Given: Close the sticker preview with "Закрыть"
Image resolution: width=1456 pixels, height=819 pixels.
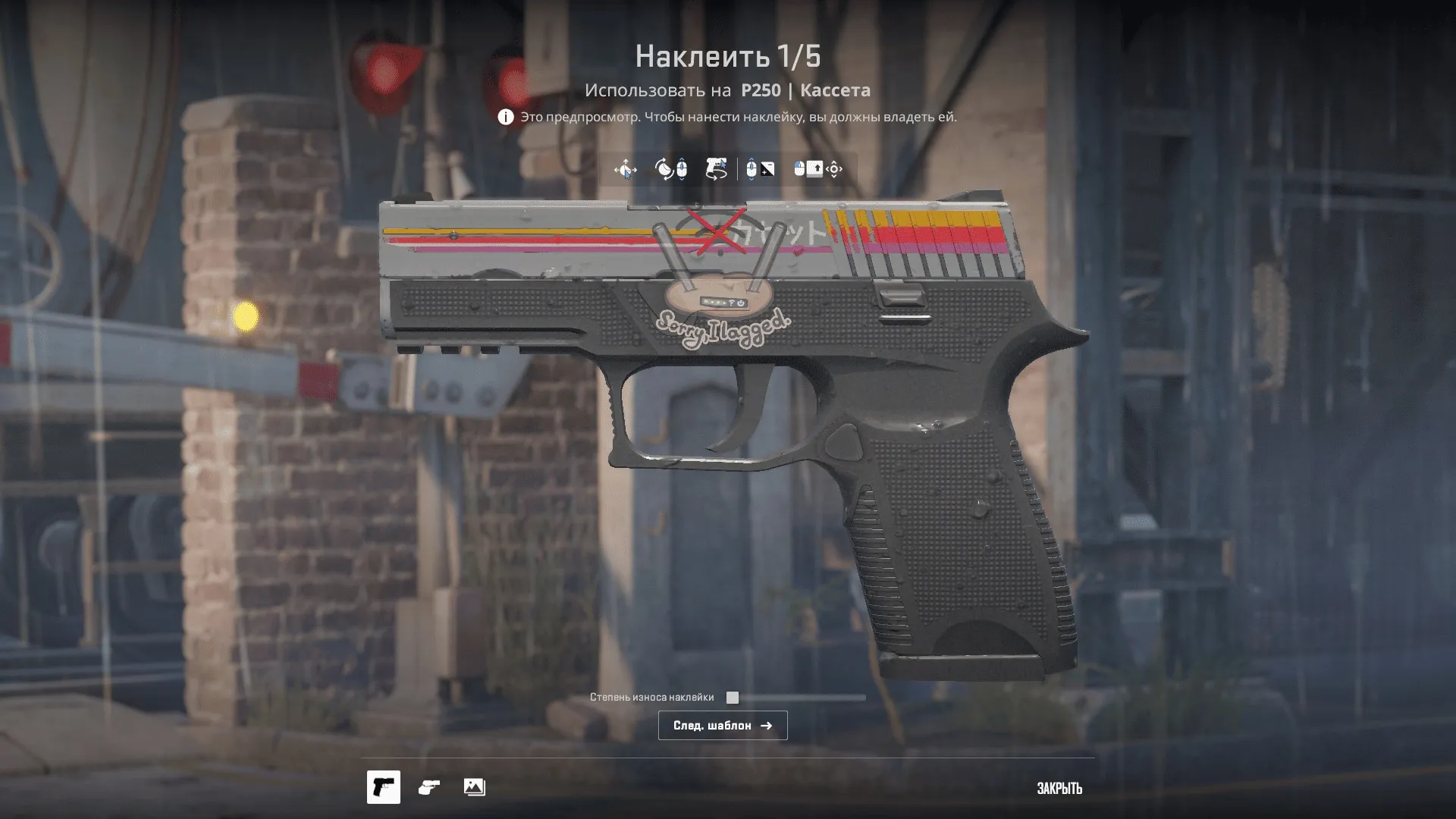Looking at the screenshot, I should pos(1059,789).
